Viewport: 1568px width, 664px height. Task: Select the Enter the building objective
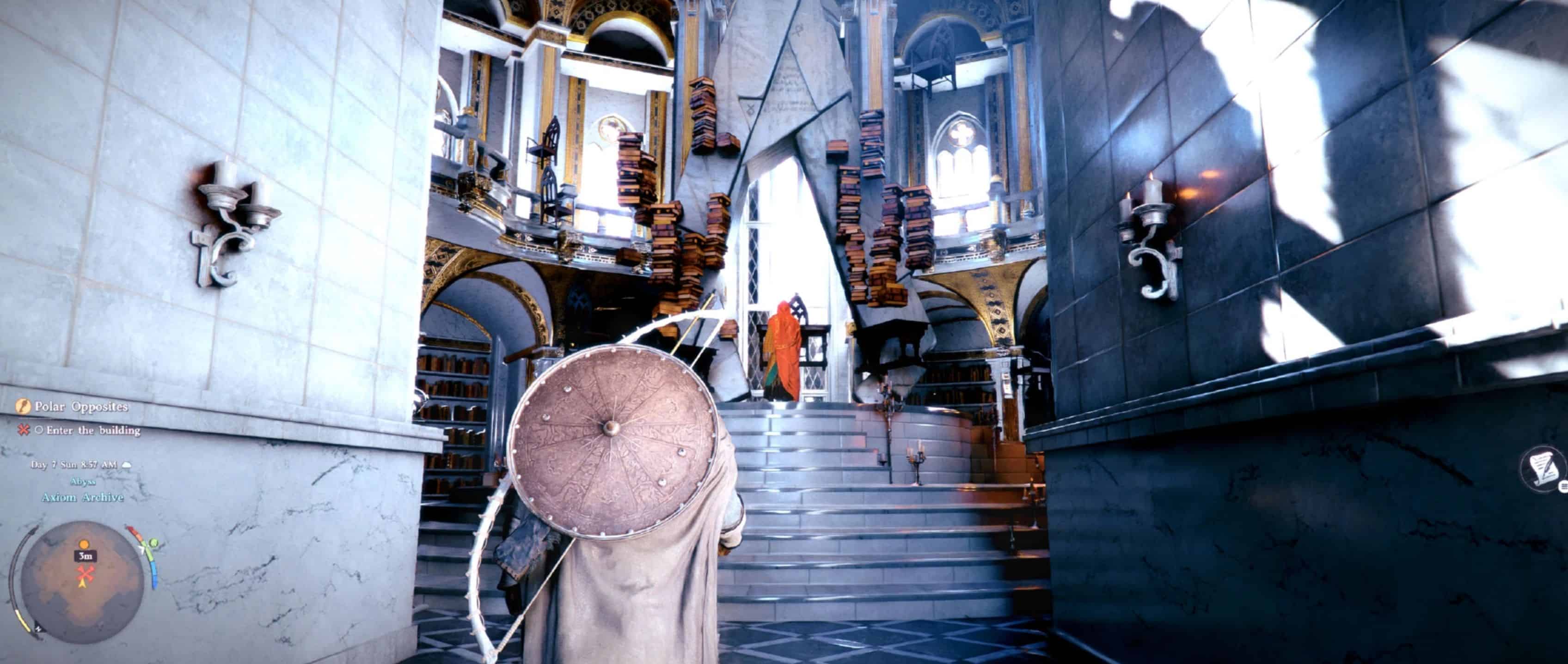93,430
